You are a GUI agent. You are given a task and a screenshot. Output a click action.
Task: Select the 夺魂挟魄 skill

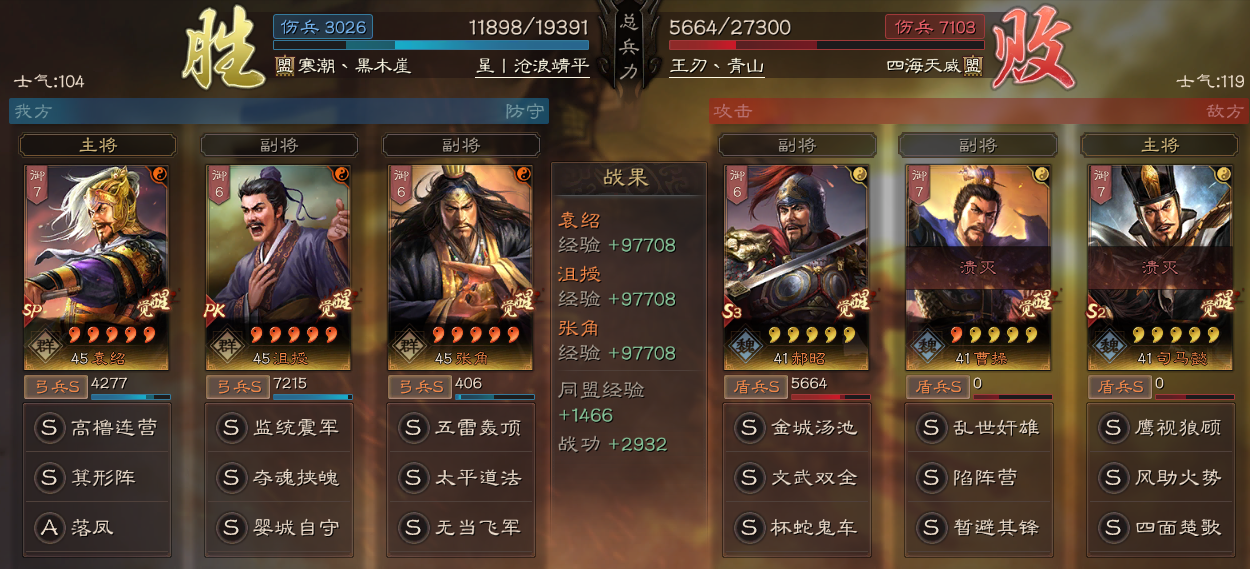click(279, 478)
